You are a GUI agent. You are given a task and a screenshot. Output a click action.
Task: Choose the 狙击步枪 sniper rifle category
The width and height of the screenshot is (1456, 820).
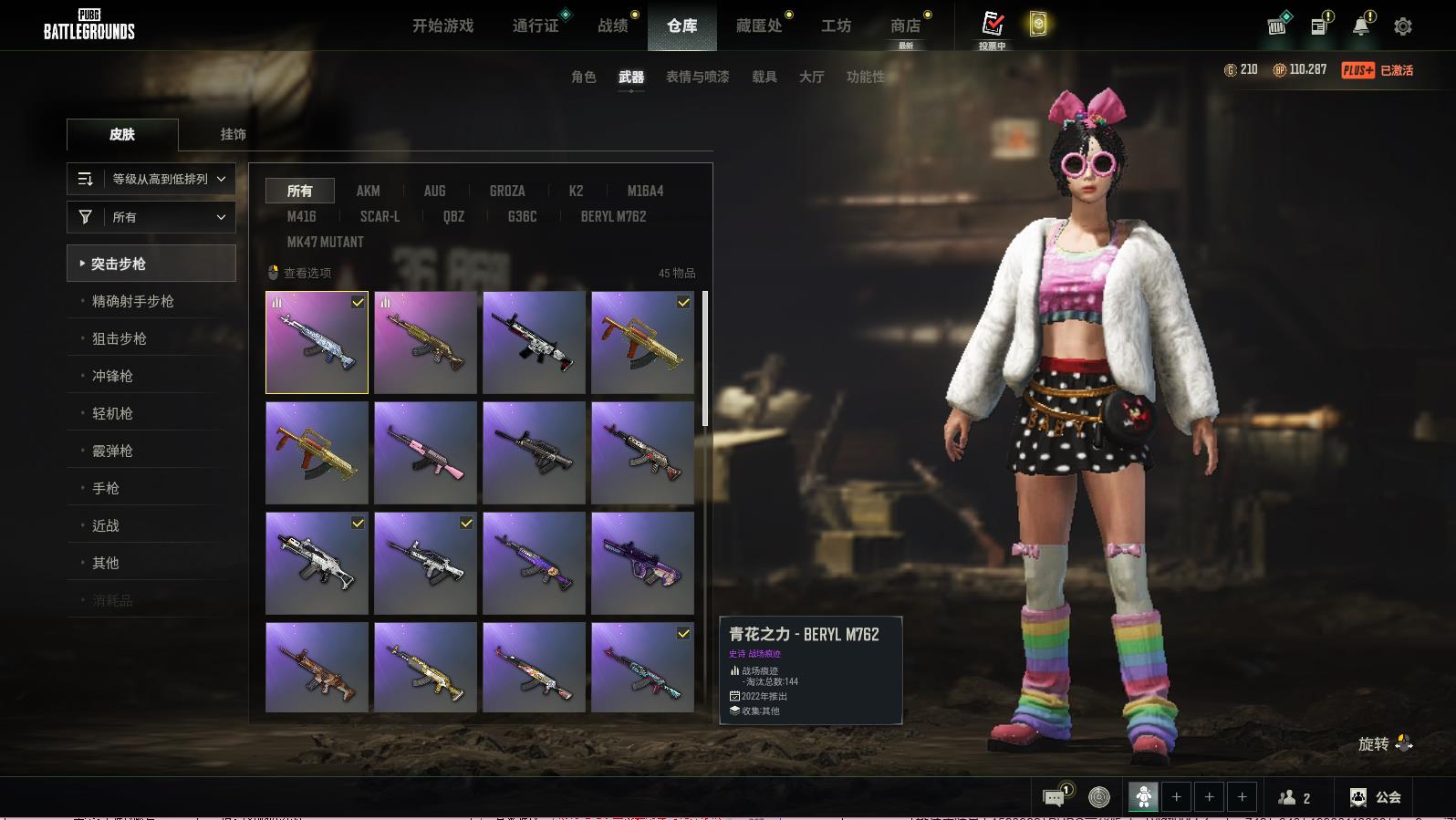pyautogui.click(x=120, y=338)
